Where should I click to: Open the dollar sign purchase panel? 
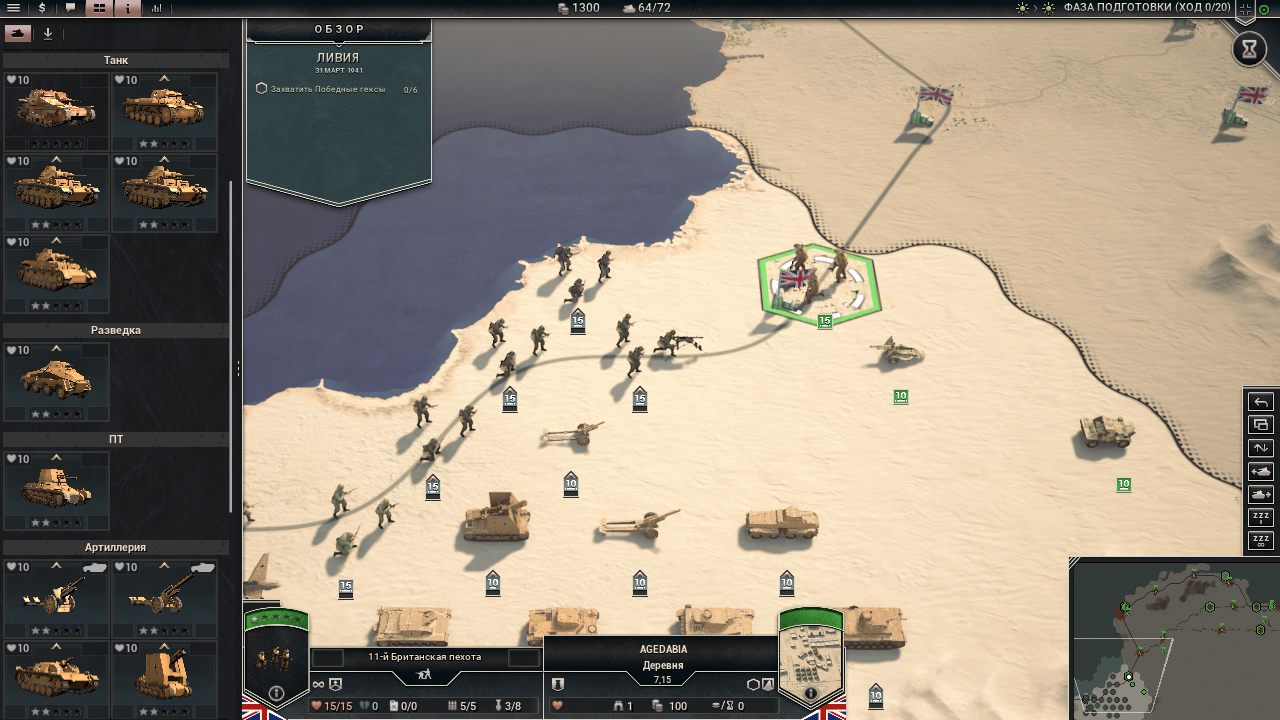click(x=42, y=8)
